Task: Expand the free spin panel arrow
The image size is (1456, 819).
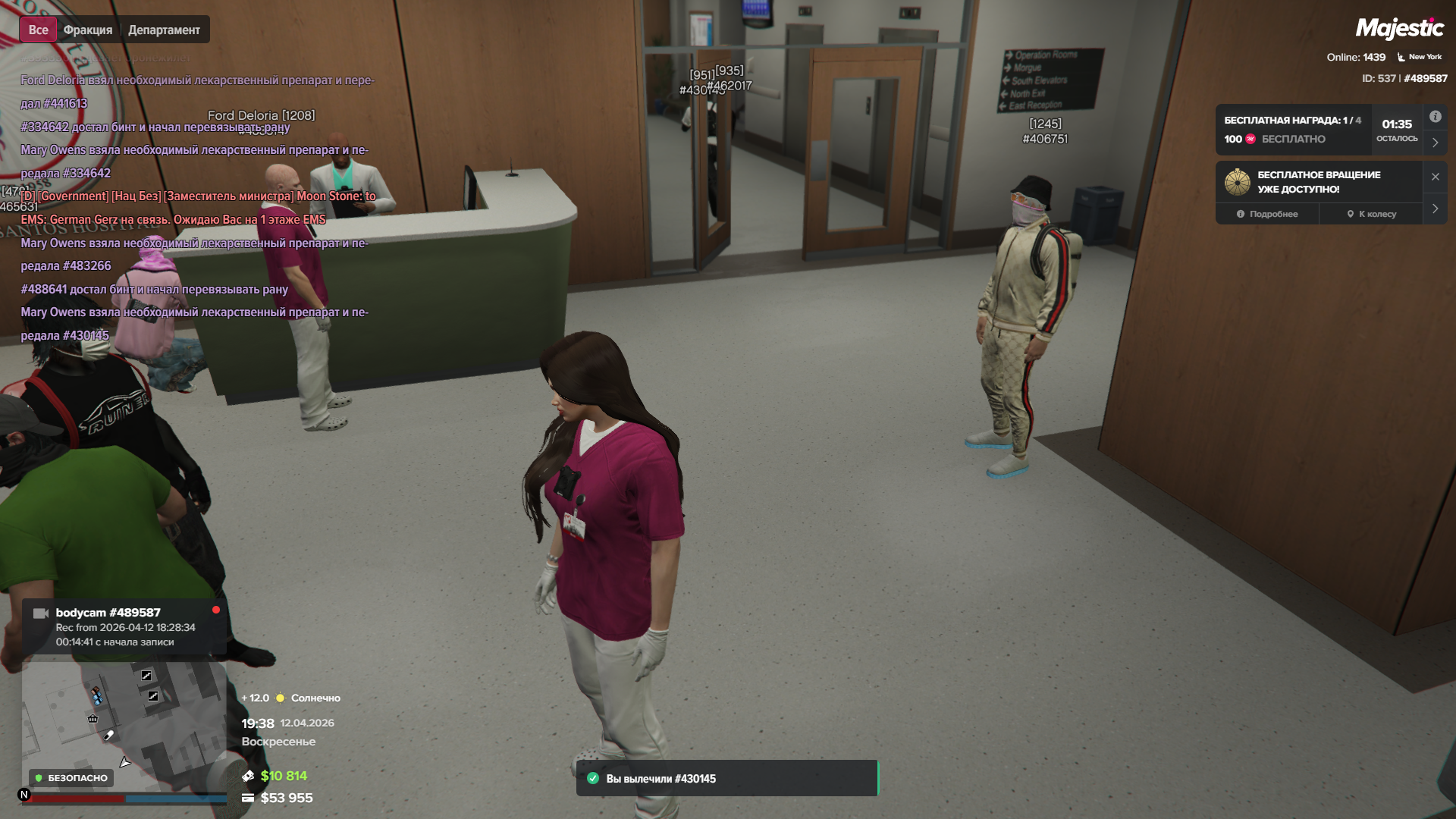Action: tap(1435, 209)
